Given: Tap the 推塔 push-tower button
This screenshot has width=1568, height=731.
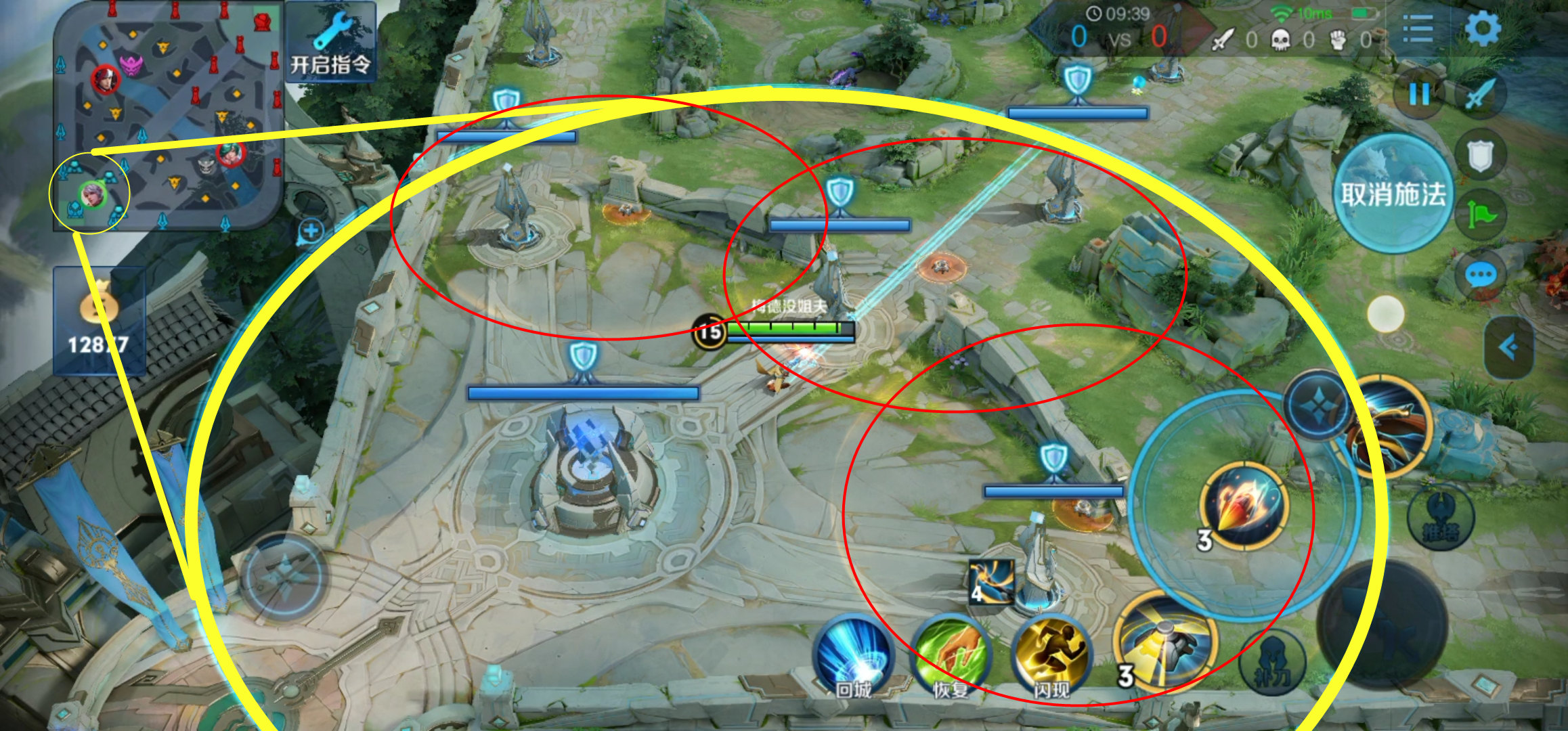Looking at the screenshot, I should click(x=1440, y=518).
